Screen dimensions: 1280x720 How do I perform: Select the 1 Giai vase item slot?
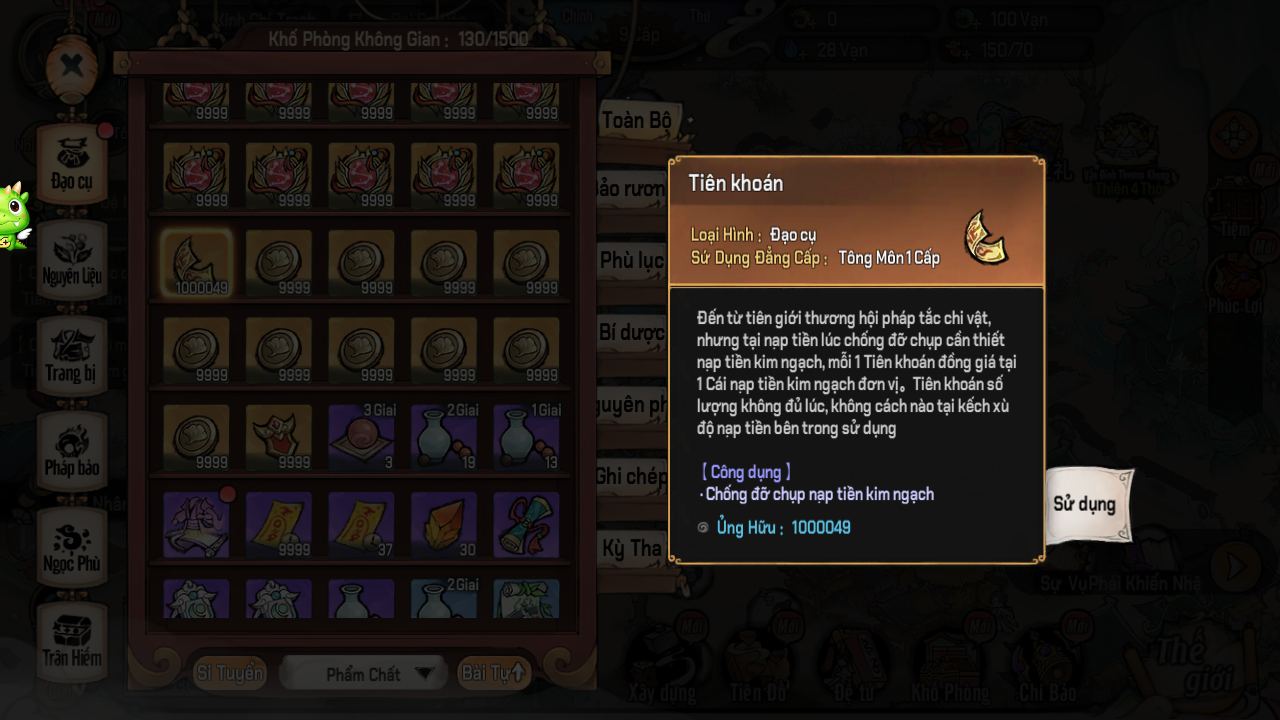pyautogui.click(x=526, y=437)
